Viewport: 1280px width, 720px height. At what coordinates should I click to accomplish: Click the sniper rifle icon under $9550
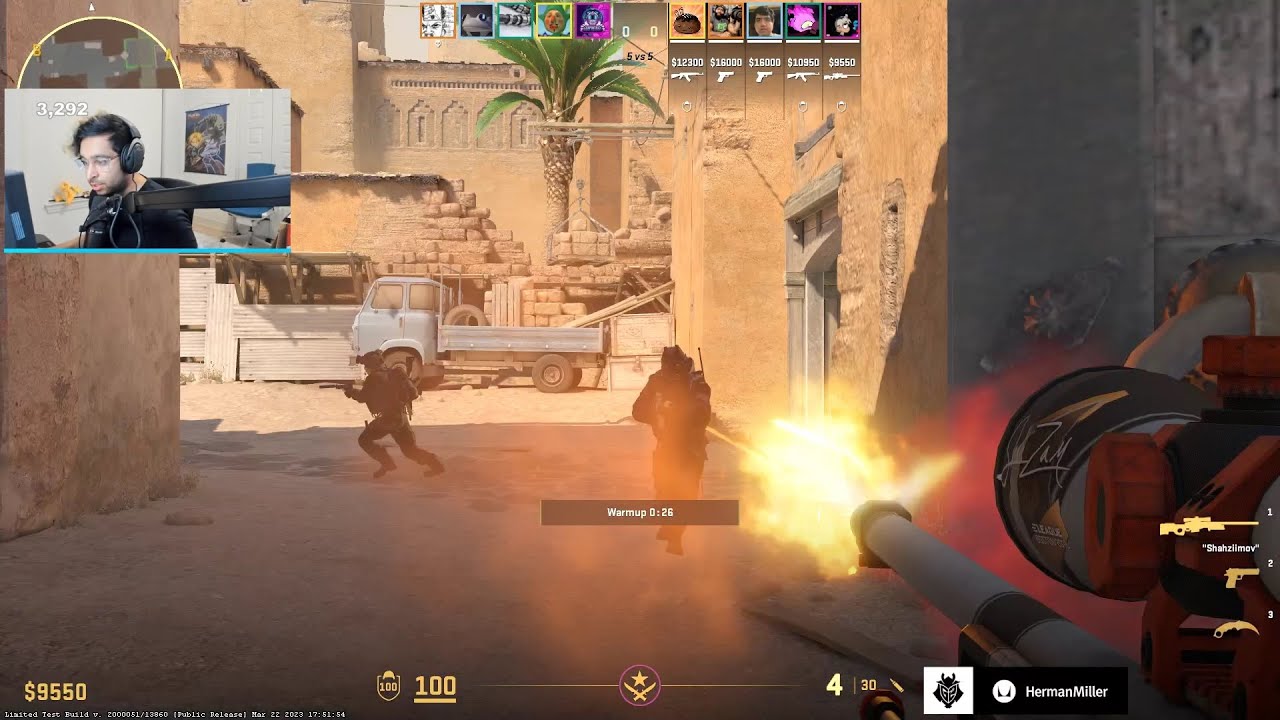click(840, 77)
